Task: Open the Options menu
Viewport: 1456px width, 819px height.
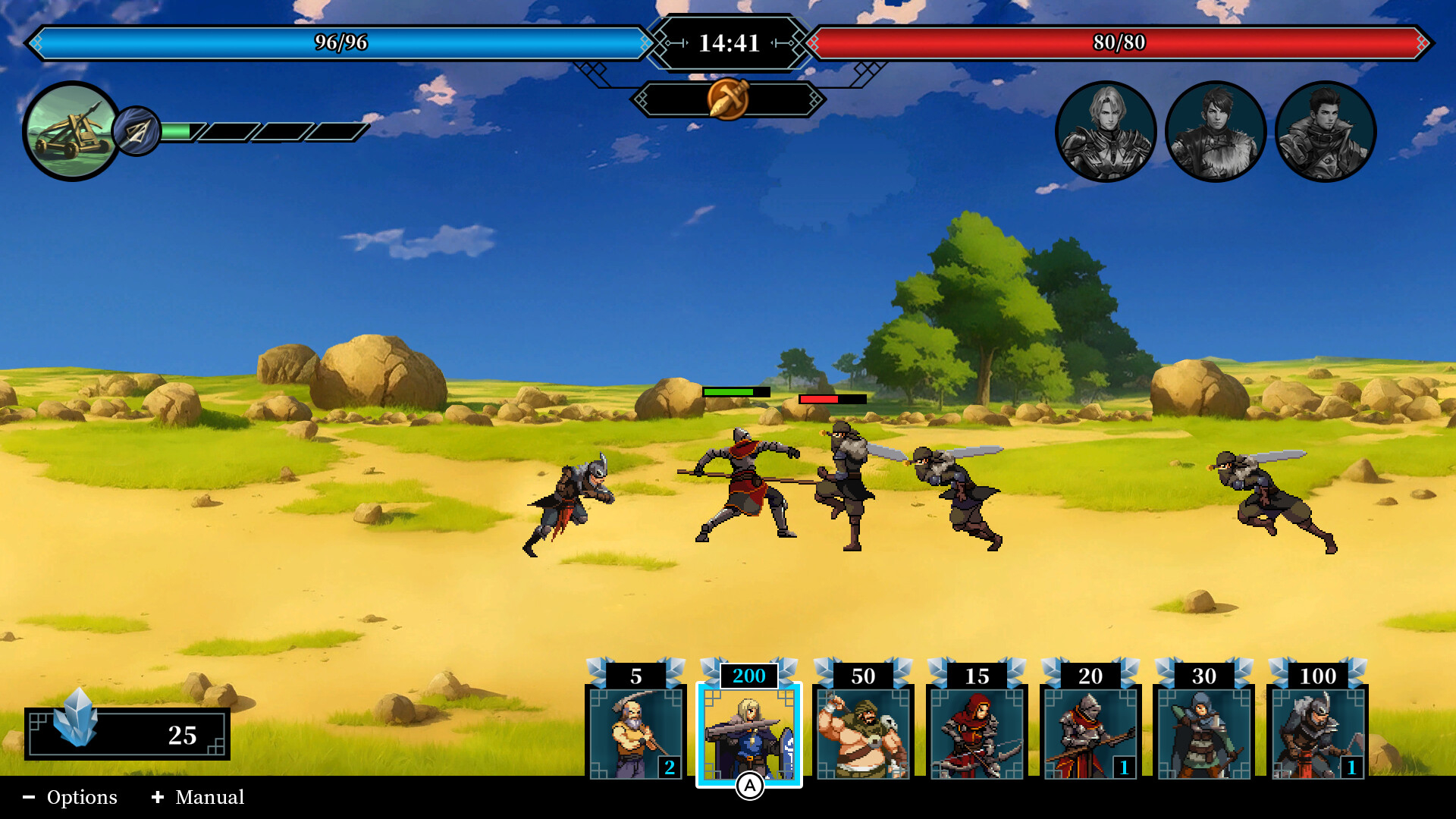Action: tap(71, 797)
